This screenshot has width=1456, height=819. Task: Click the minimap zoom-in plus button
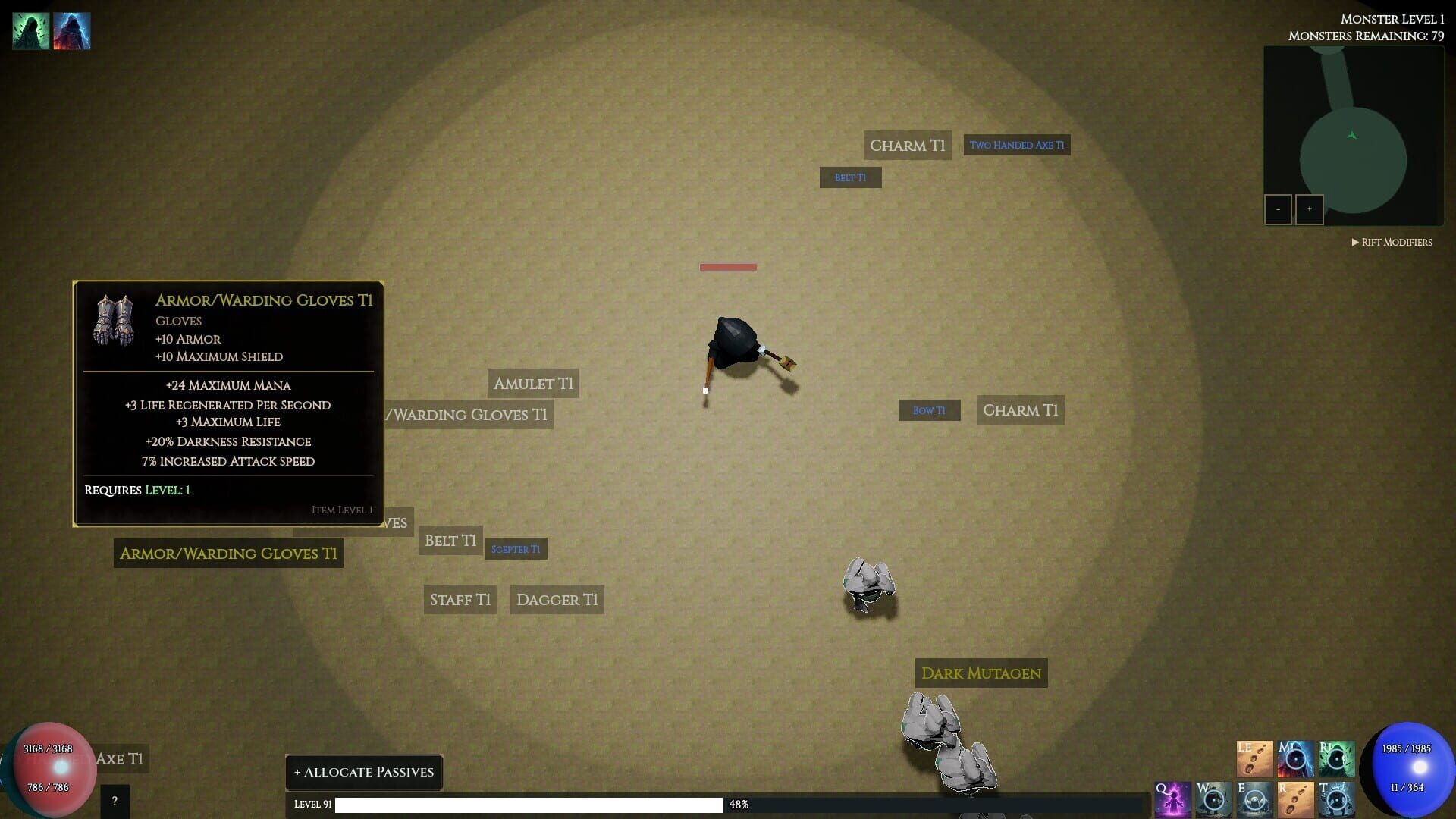(1310, 209)
